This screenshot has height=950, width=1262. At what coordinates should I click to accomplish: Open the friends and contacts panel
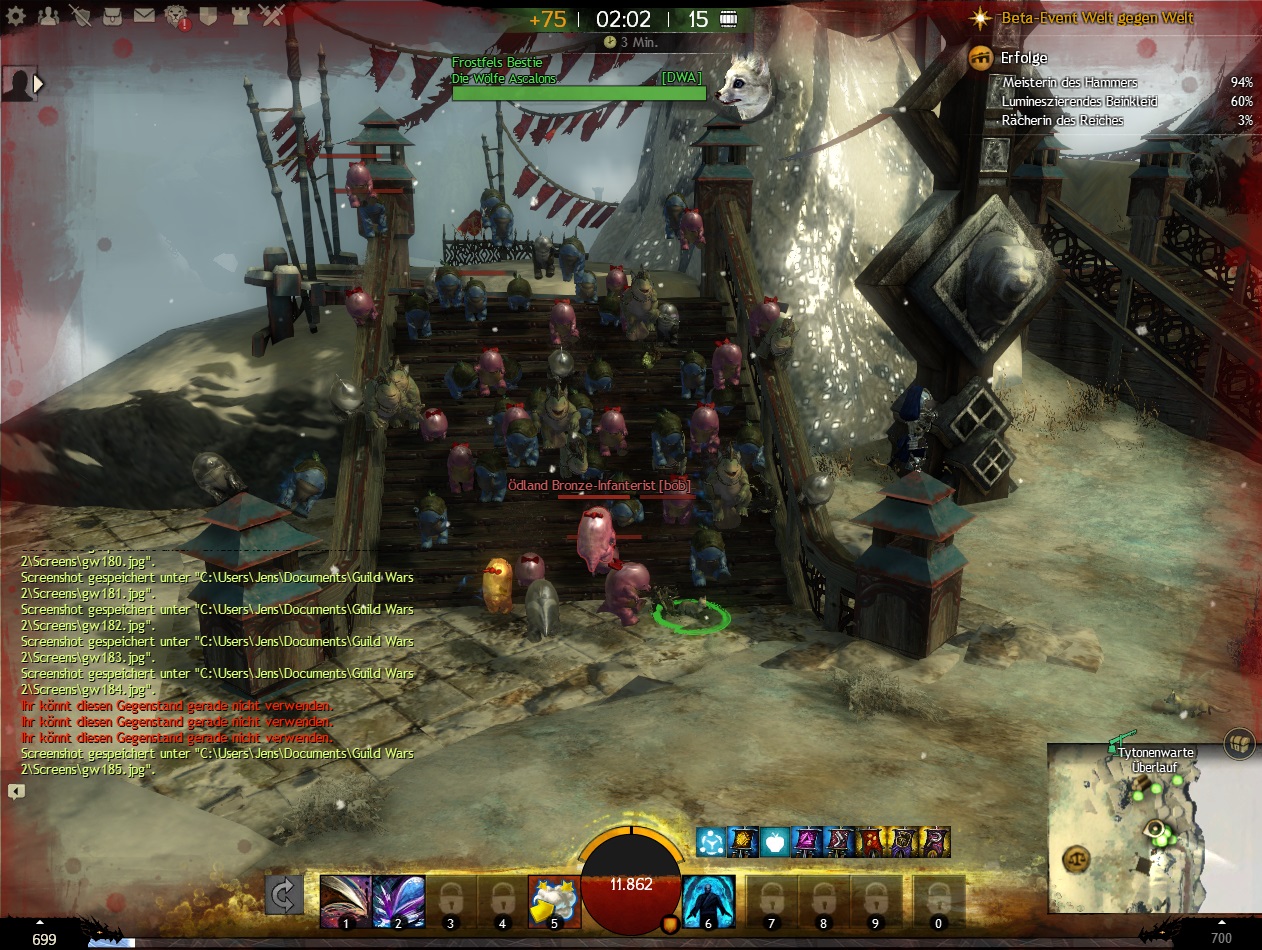tap(49, 16)
